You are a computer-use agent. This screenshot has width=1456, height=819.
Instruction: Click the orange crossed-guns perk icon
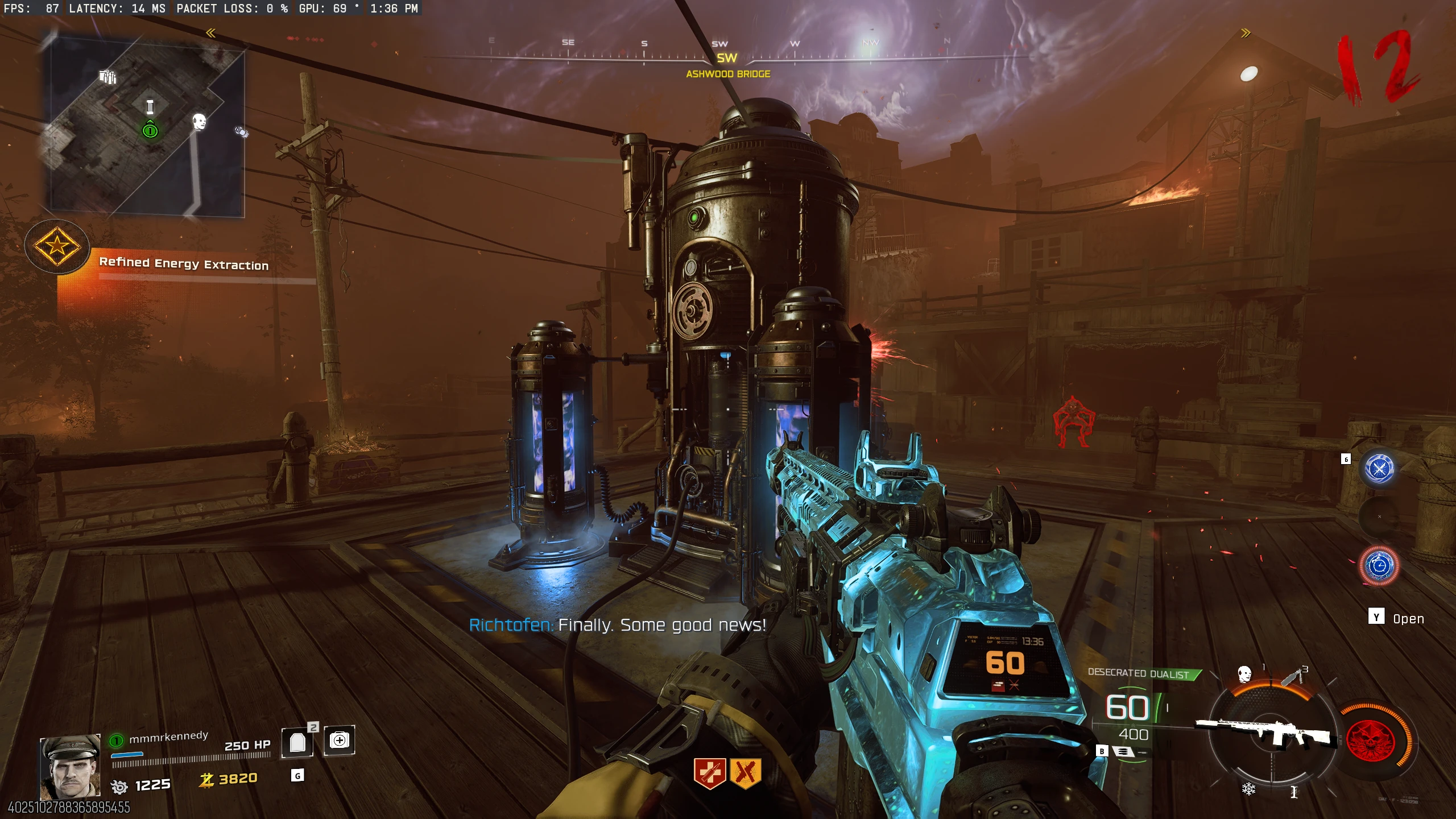[x=746, y=773]
